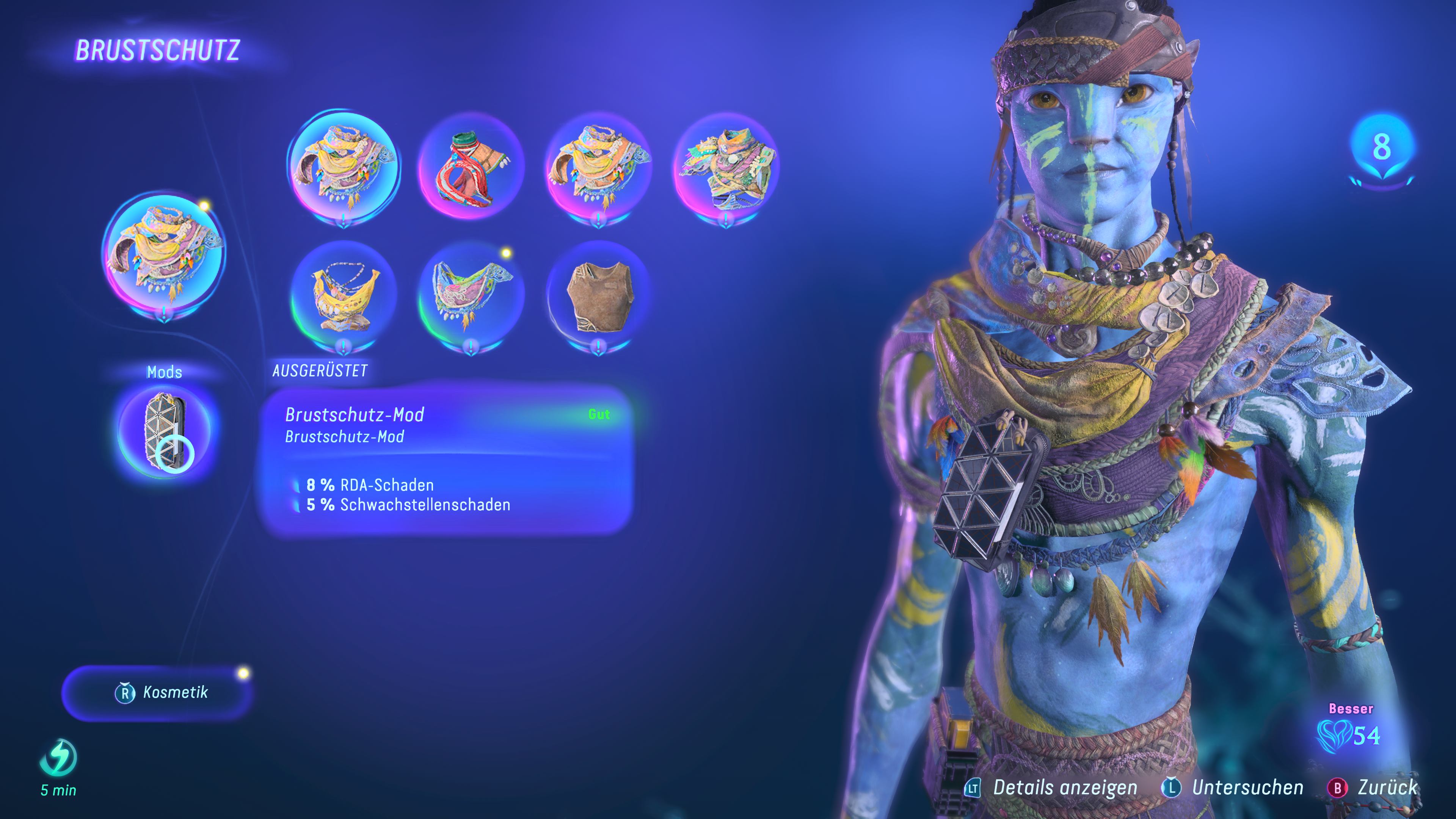Toggle the notification dot on the Kosmetik button

(x=243, y=673)
